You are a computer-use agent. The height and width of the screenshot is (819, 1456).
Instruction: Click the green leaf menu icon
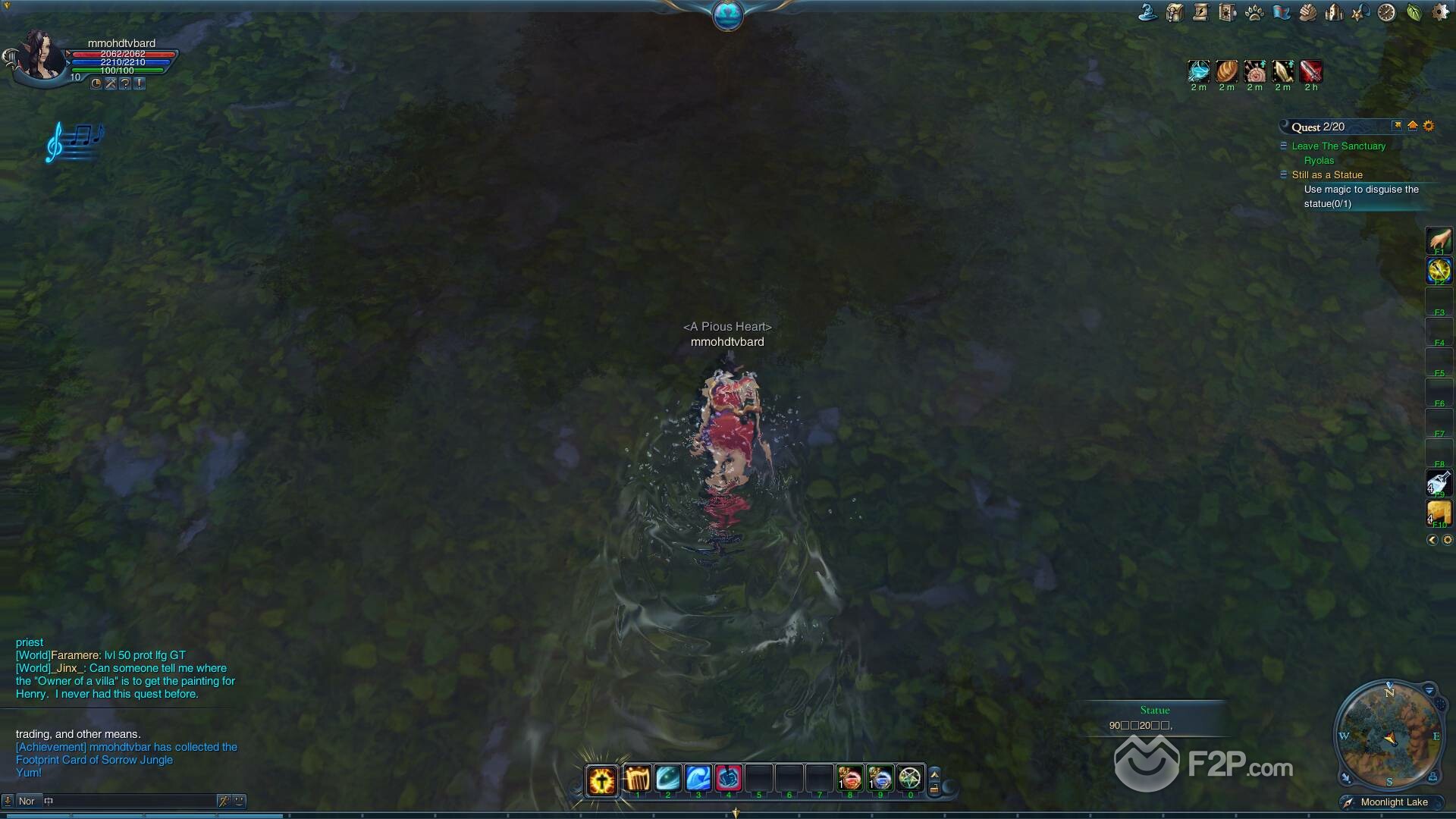[1414, 12]
